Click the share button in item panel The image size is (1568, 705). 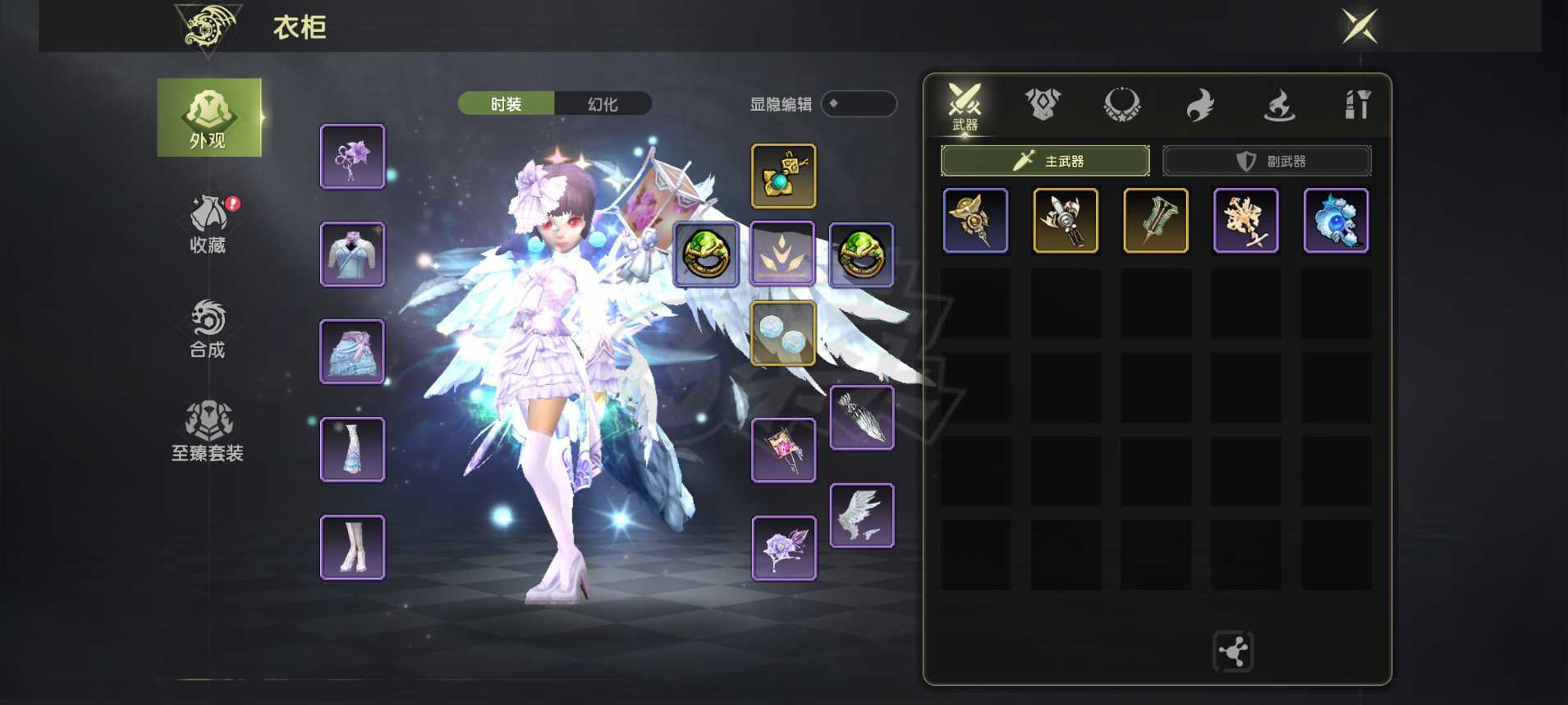(1232, 652)
